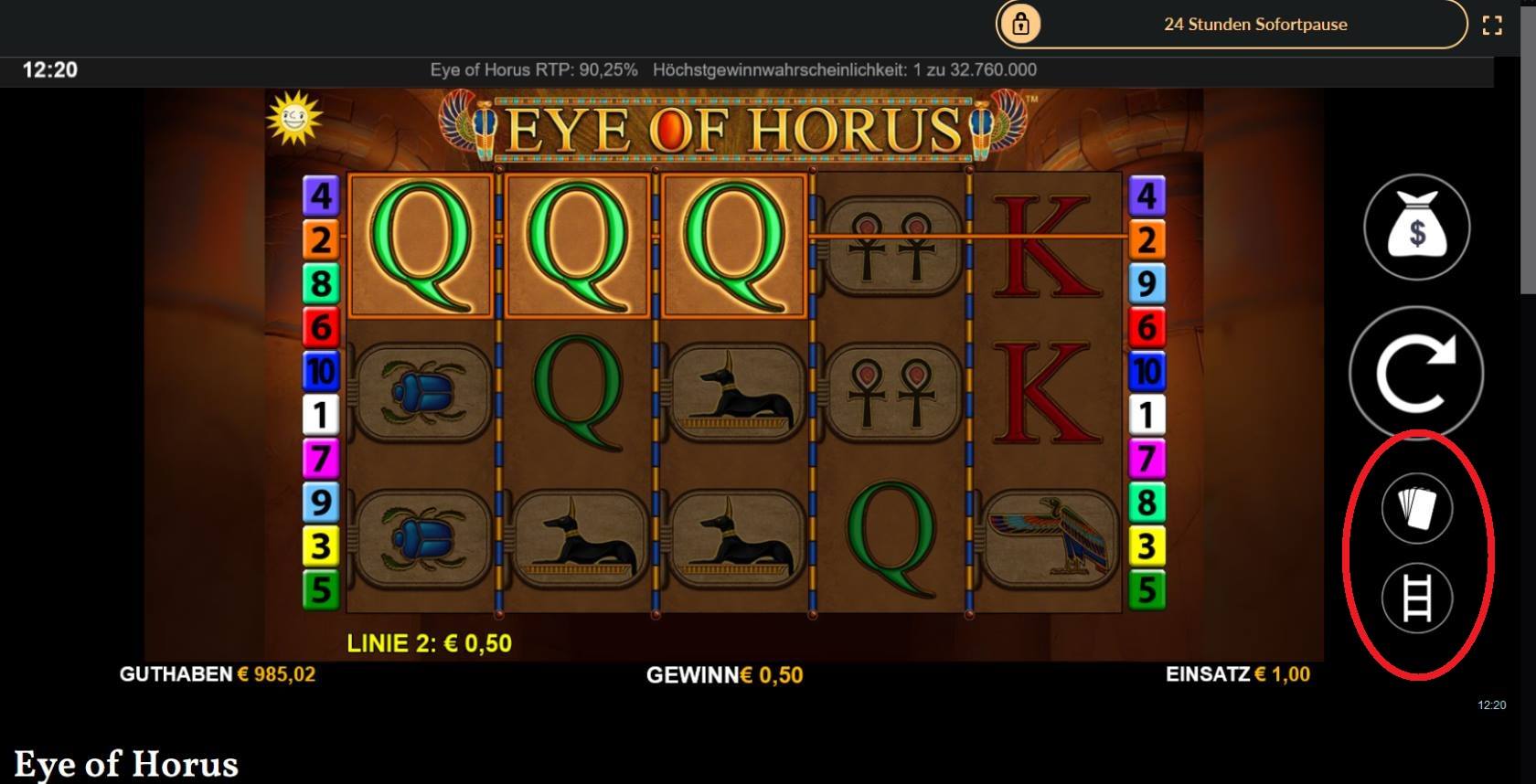Open the money bag payout feature
Viewport: 1536px width, 784px height.
click(1416, 227)
